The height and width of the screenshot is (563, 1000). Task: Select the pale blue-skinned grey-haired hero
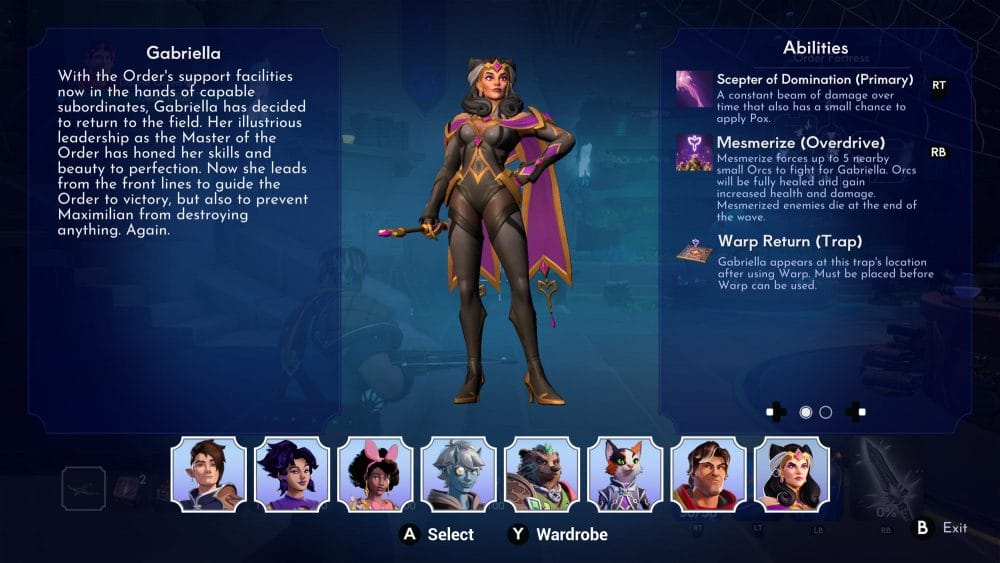[458, 474]
